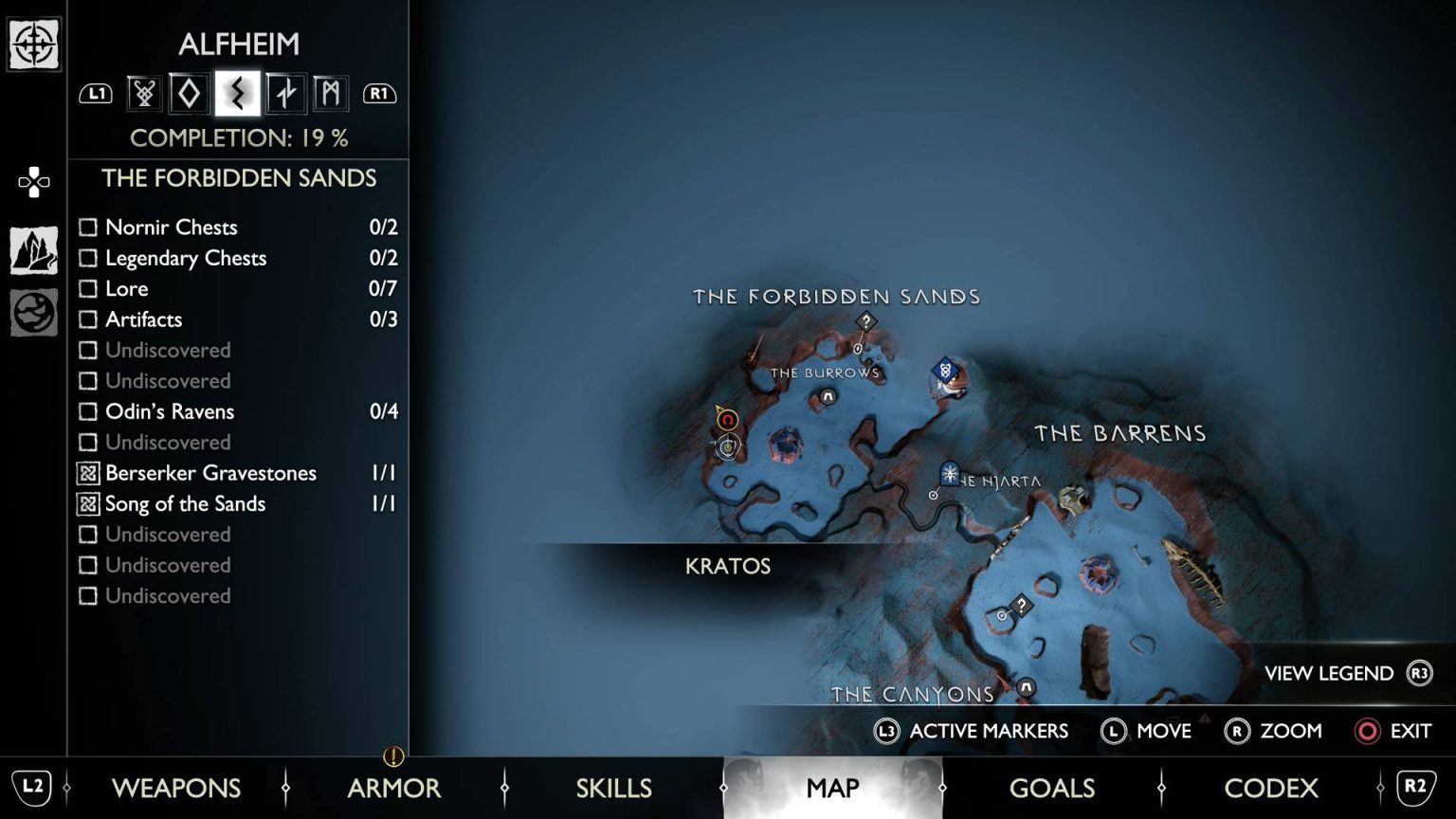Select the mountain icon in the left sidebar

pos(34,251)
